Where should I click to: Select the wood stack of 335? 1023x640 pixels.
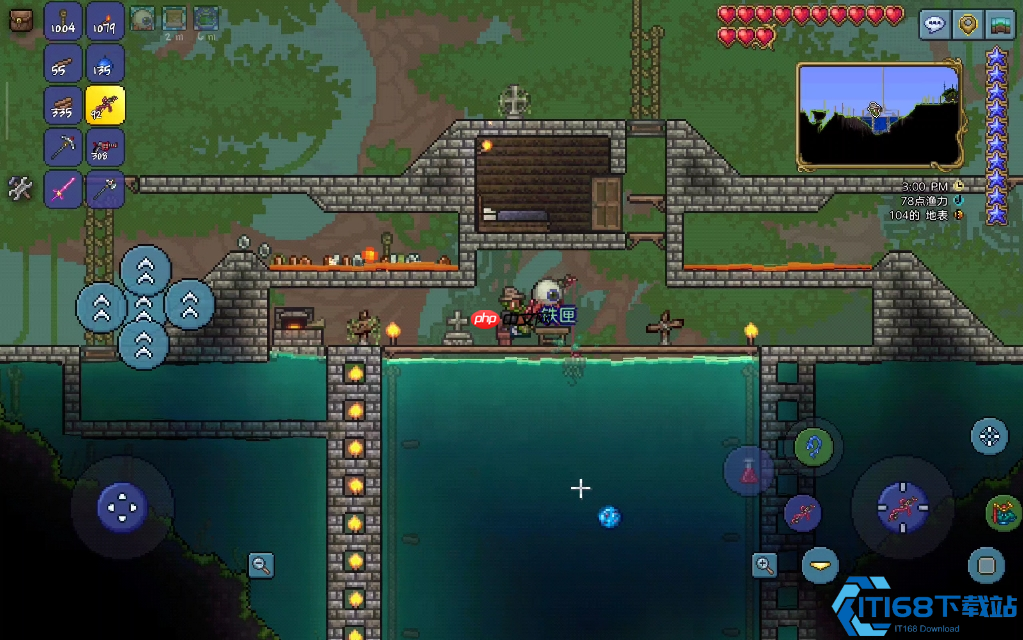pos(63,104)
